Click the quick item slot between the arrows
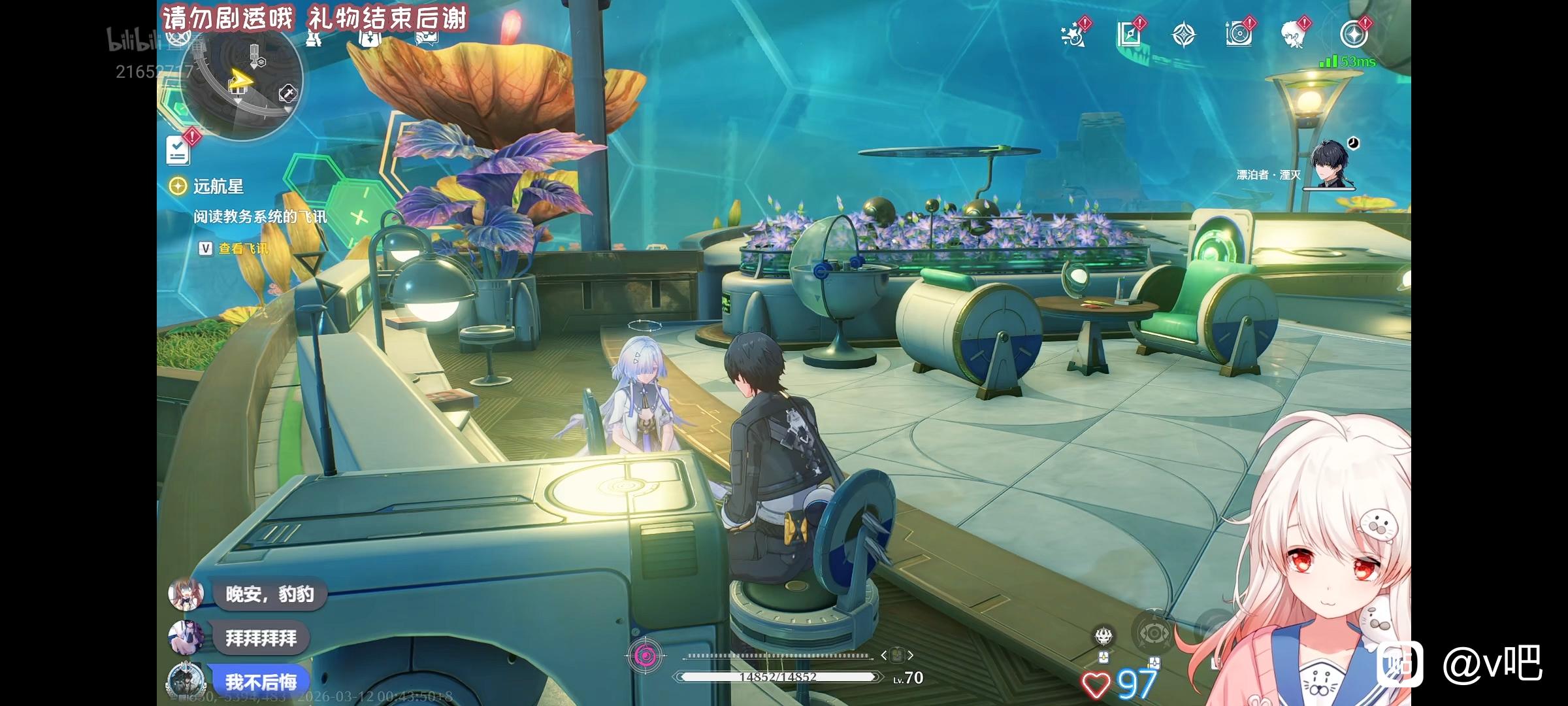The width and height of the screenshot is (1568, 706). coord(896,654)
